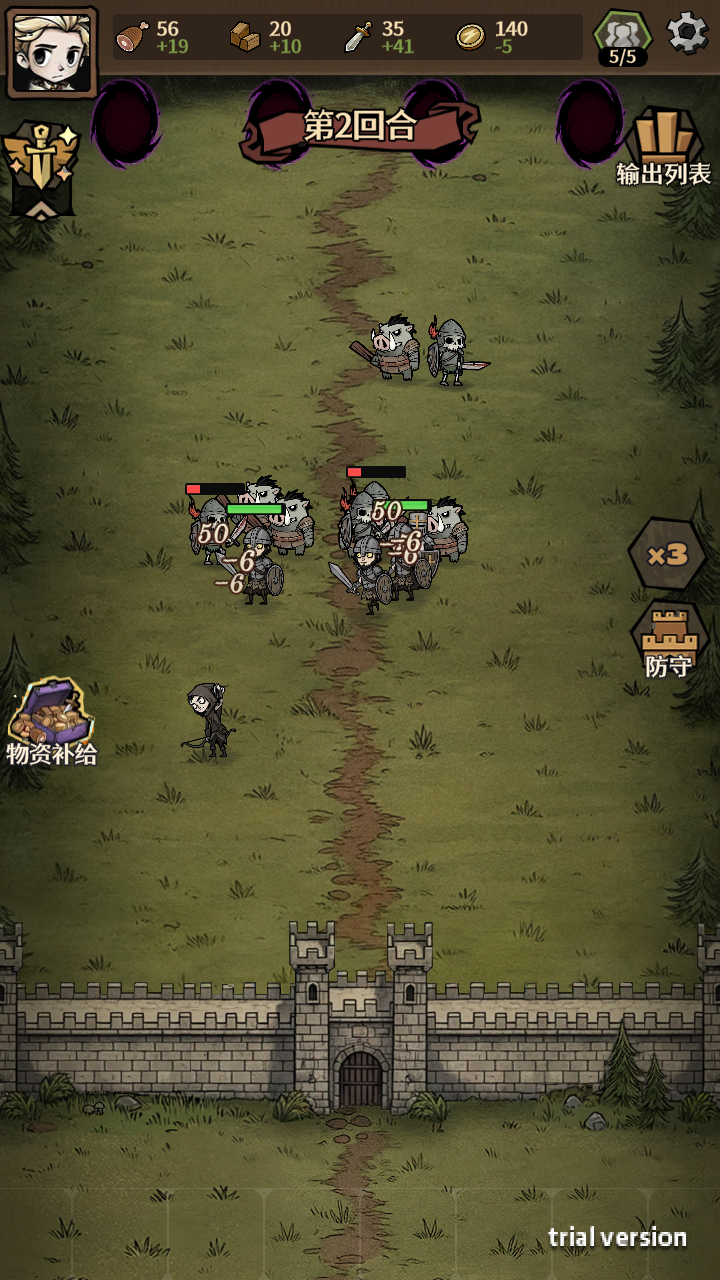The height and width of the screenshot is (1280, 720).
Task: Show the 5/5 troop population panel
Action: coord(622,40)
